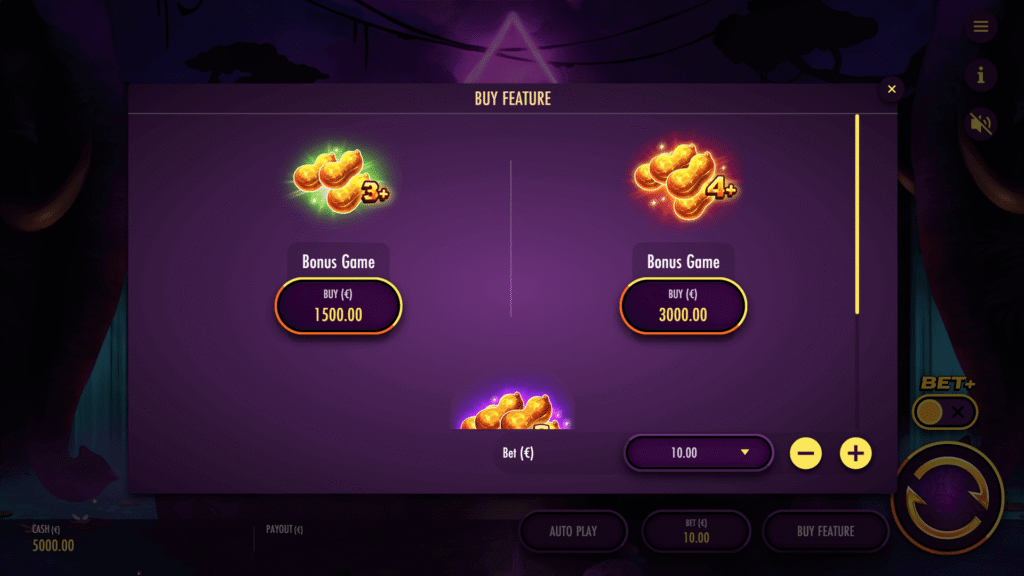Increase the bet with the plus button
Image resolution: width=1024 pixels, height=576 pixels.
[855, 453]
